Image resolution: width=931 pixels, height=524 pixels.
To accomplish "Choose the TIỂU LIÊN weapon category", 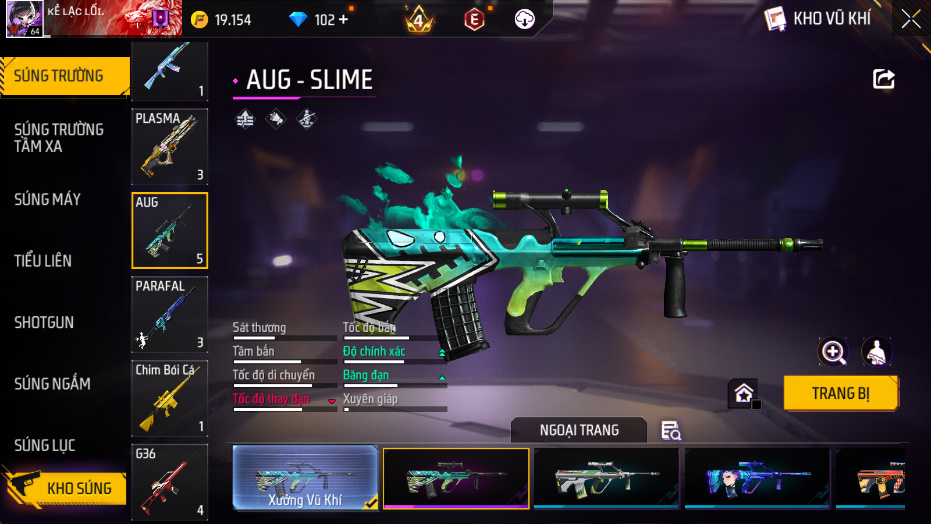I will 43,261.
